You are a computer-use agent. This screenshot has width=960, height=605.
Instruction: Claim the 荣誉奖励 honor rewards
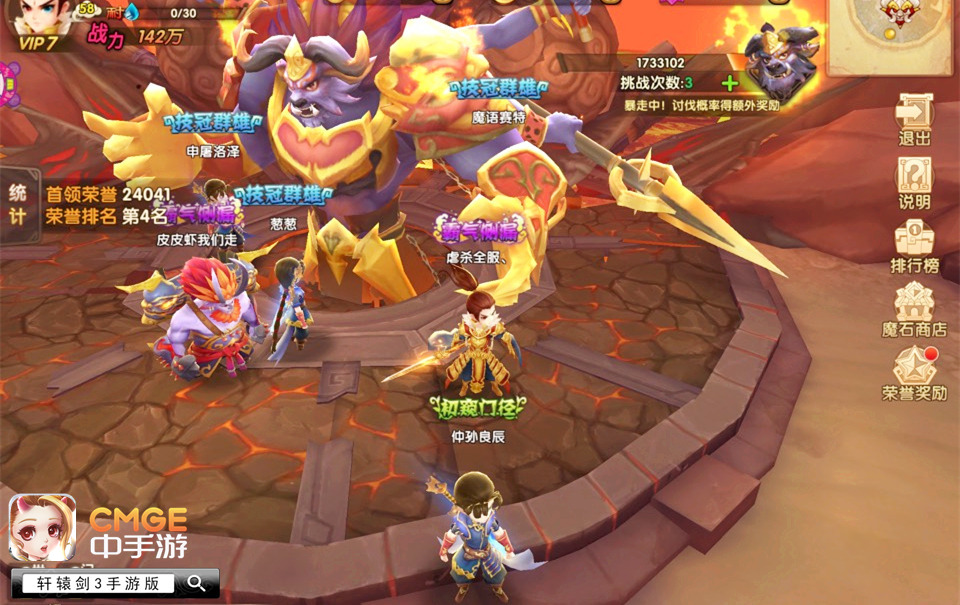point(914,373)
